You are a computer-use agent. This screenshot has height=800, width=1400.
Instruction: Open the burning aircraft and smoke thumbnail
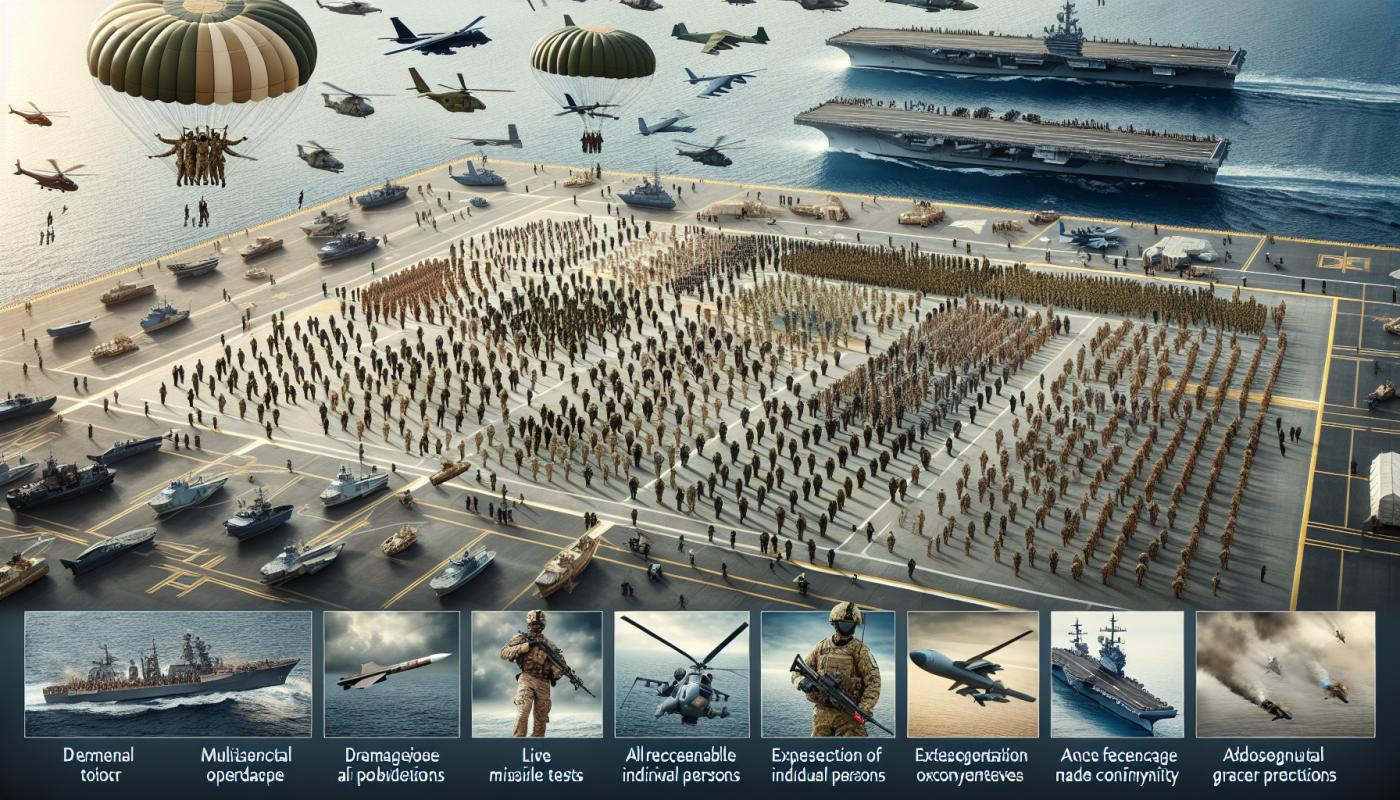click(1262, 674)
